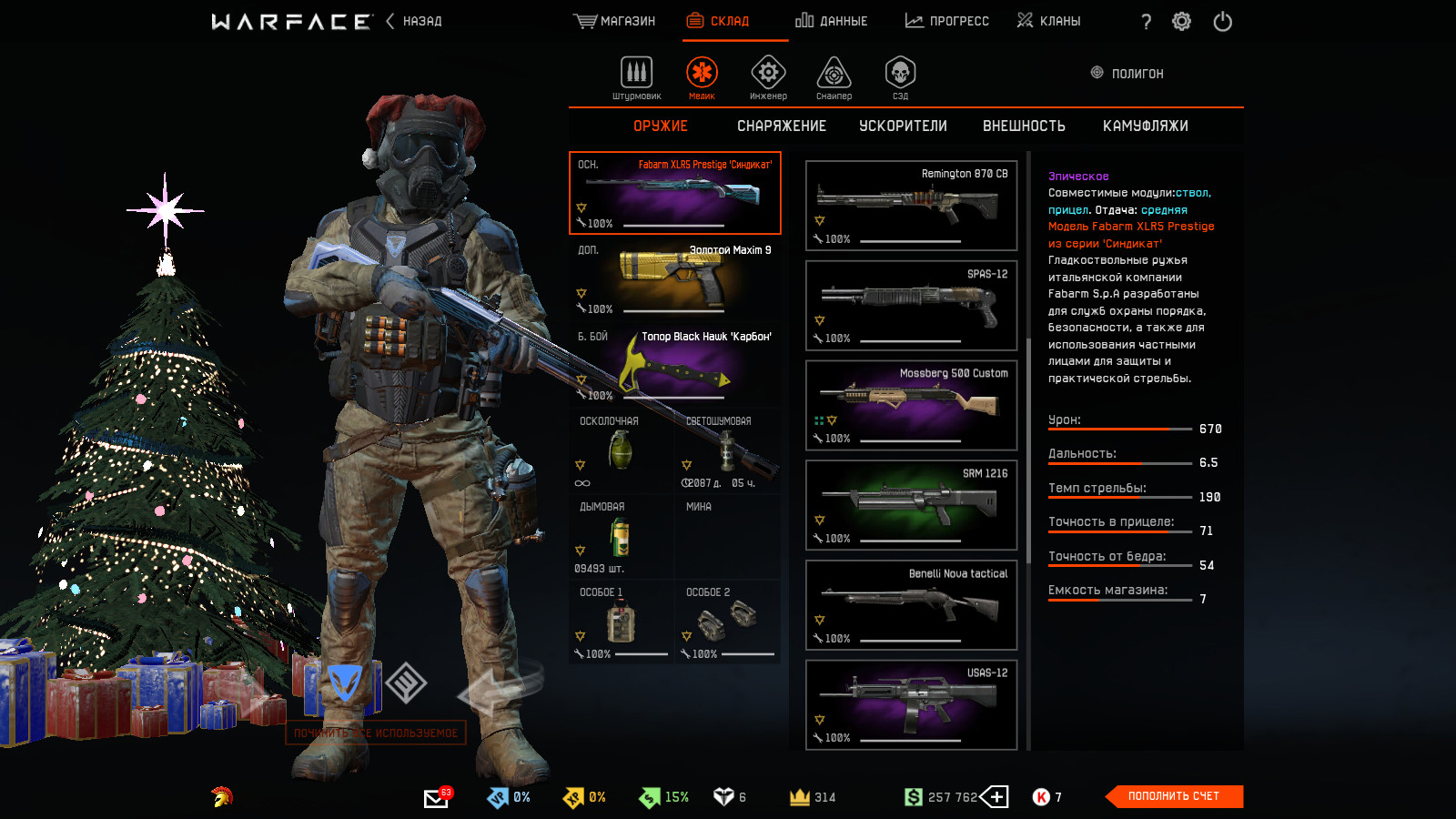The width and height of the screenshot is (1456, 819).
Task: Open the УСКОРИТЕЛИ tab
Action: tap(903, 126)
